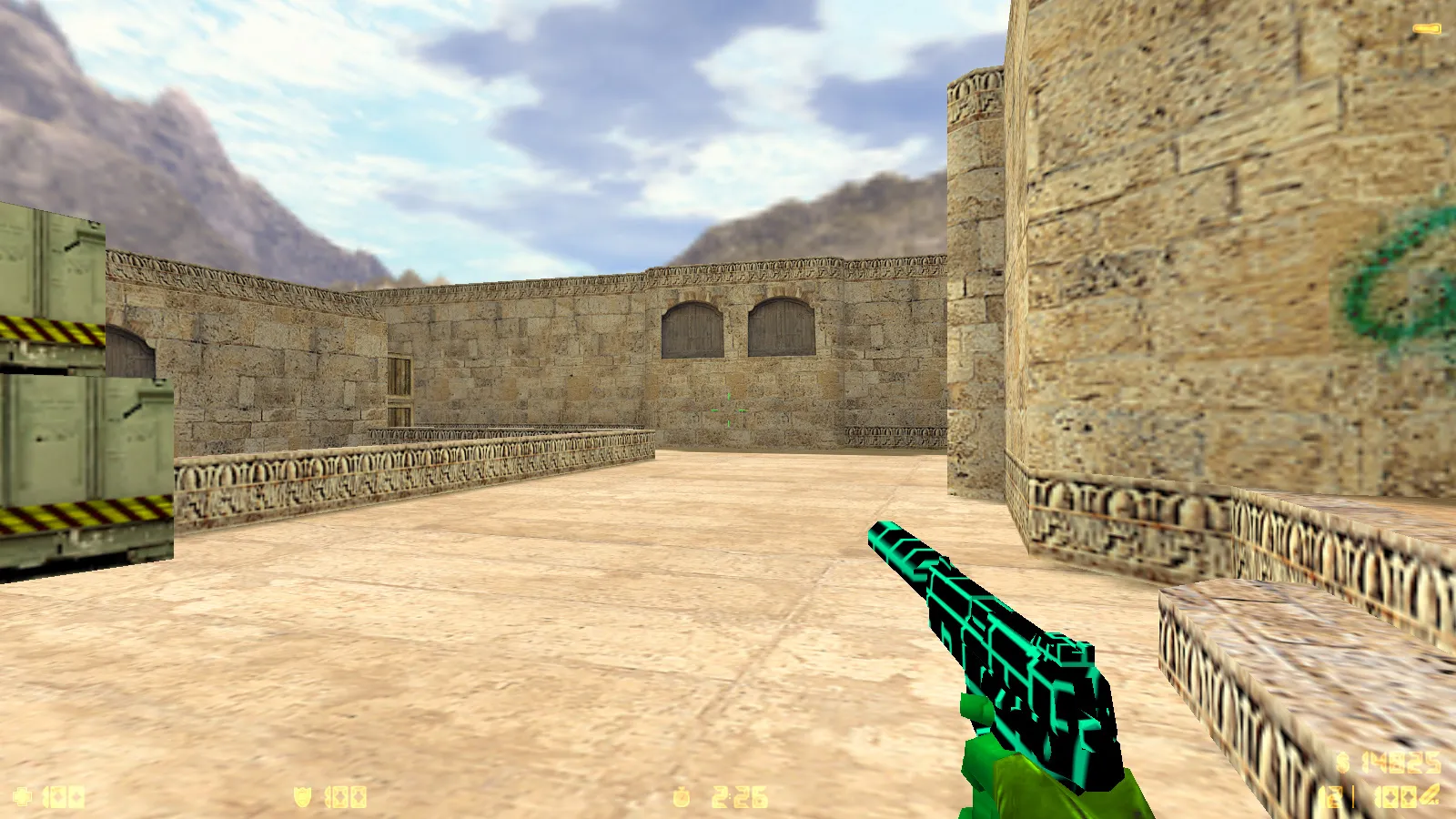Click the health cross icon
Viewport: 1456px width, 819px height.
[23, 795]
